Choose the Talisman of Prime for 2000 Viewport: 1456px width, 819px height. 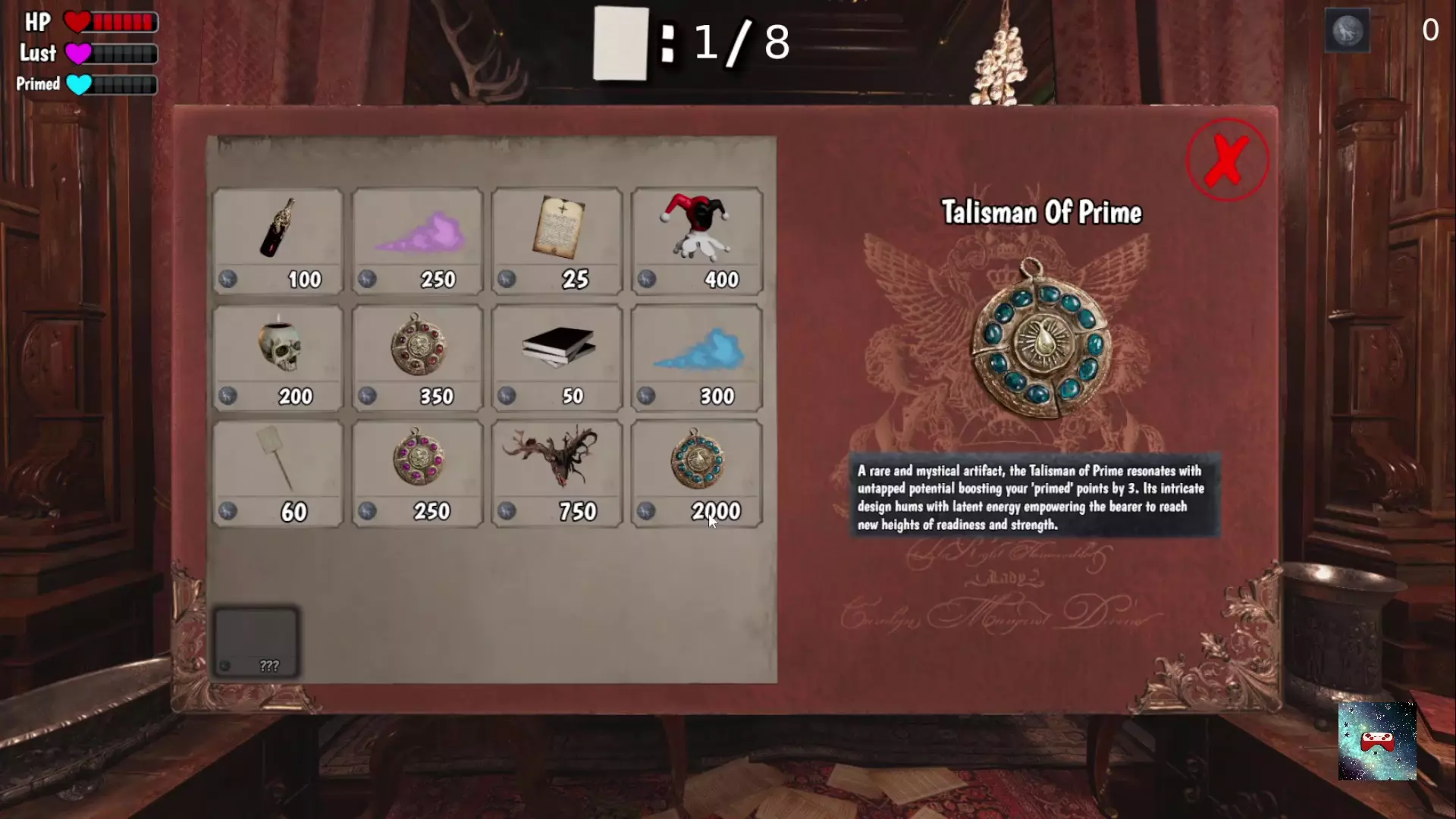696,474
